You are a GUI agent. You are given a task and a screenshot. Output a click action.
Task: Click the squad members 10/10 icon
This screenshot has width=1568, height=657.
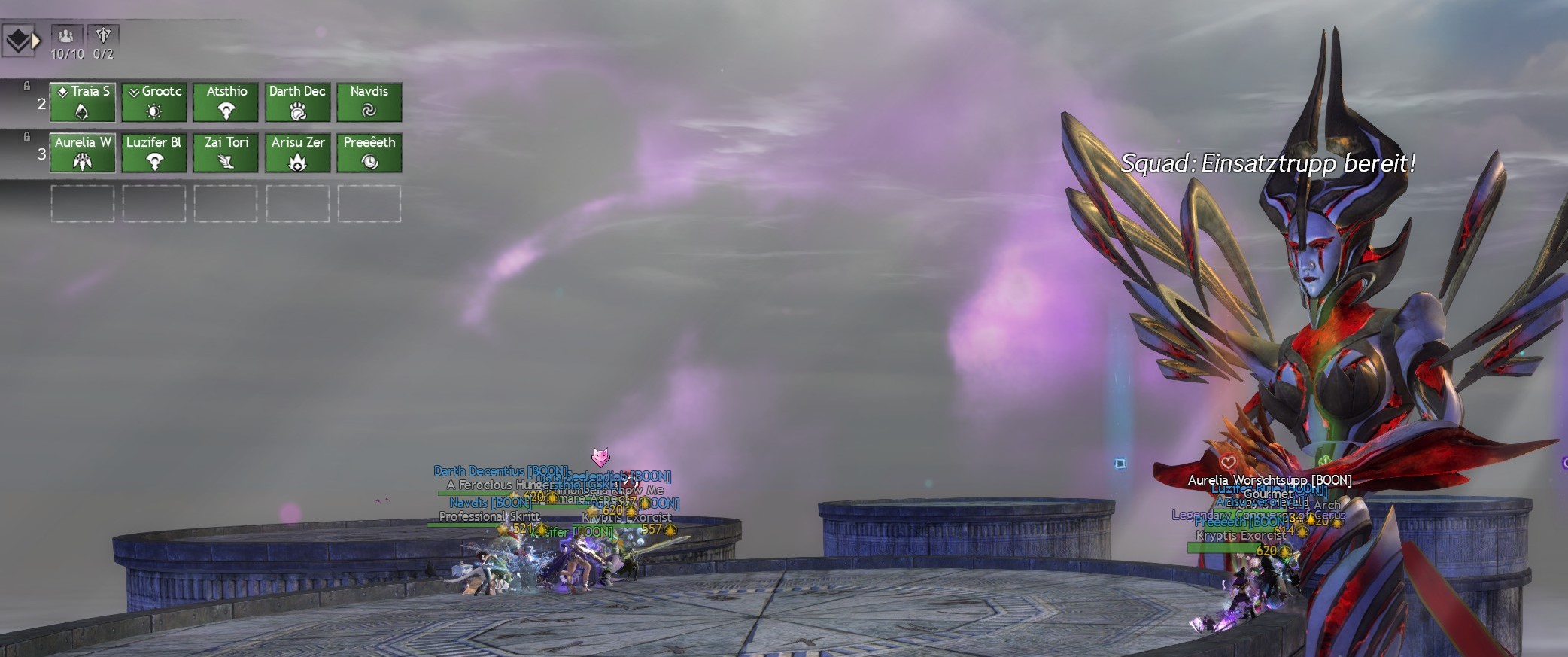(x=66, y=35)
